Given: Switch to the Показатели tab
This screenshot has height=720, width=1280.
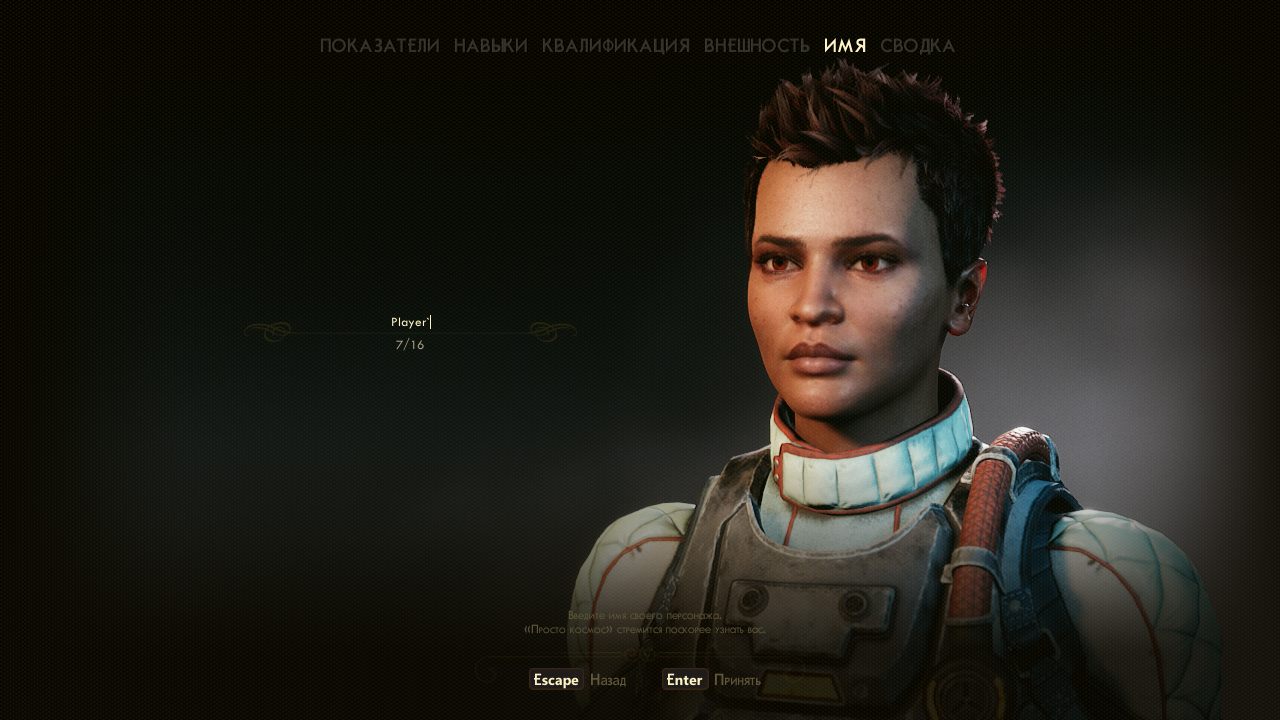Looking at the screenshot, I should 379,46.
